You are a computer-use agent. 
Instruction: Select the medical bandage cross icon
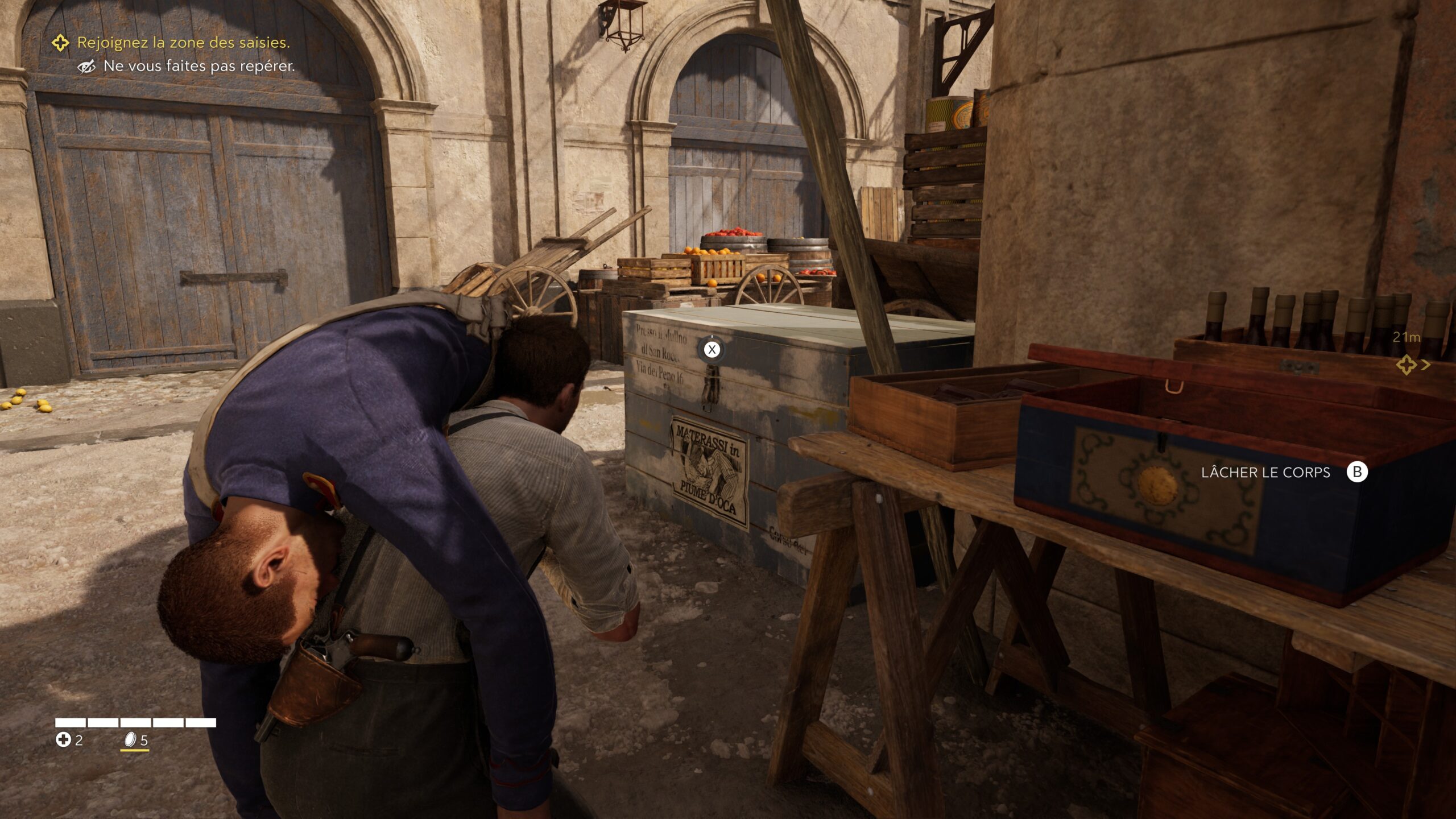[x=63, y=739]
